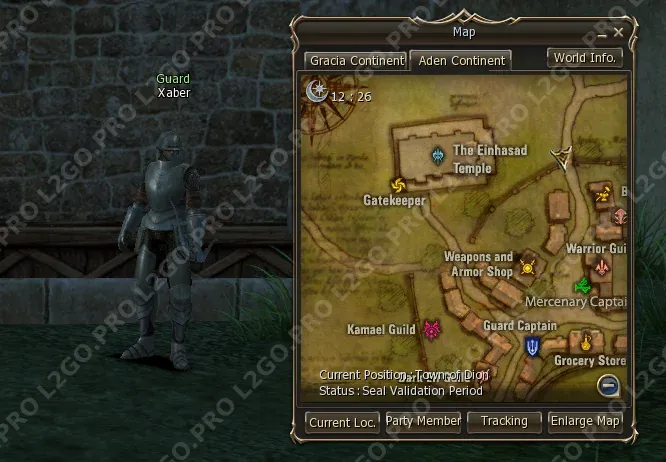
Task: Toggle the Tracking button
Action: click(x=504, y=421)
